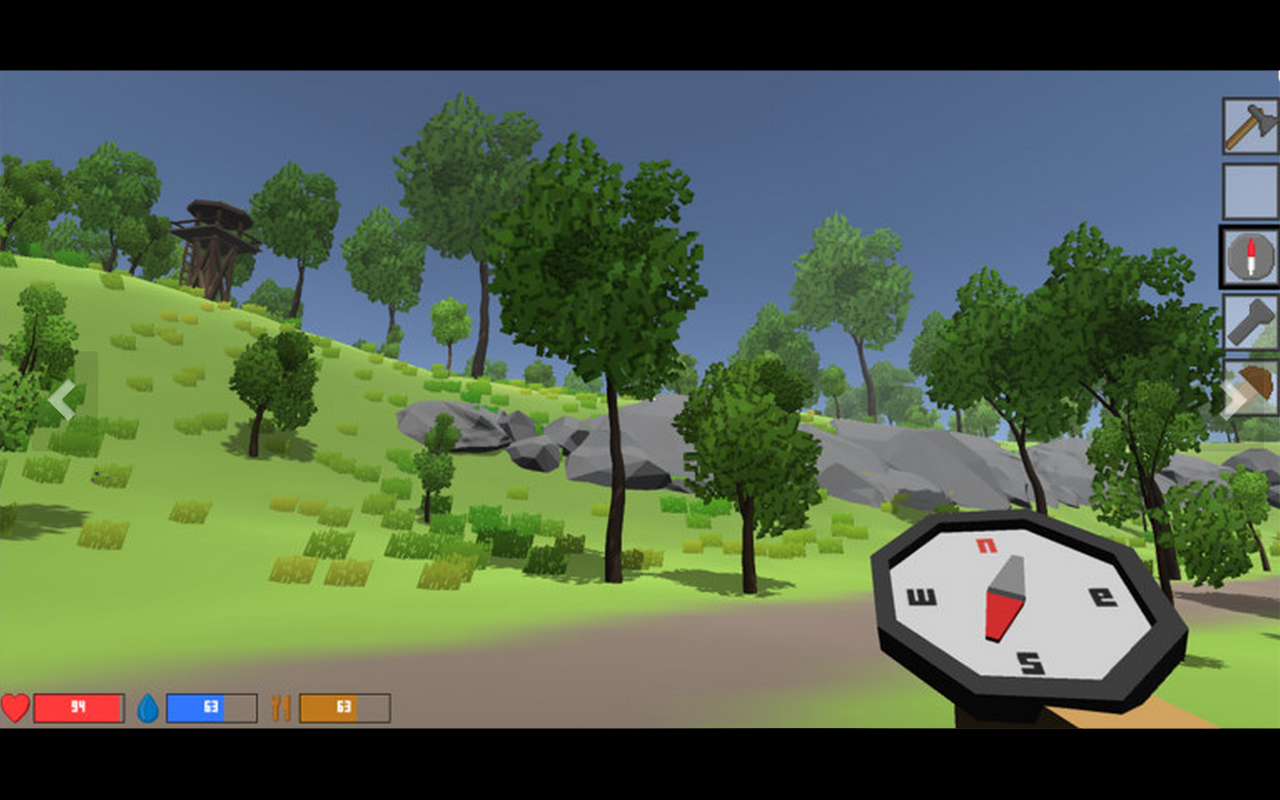Click the orange hunger bar showing 63

coord(343,706)
